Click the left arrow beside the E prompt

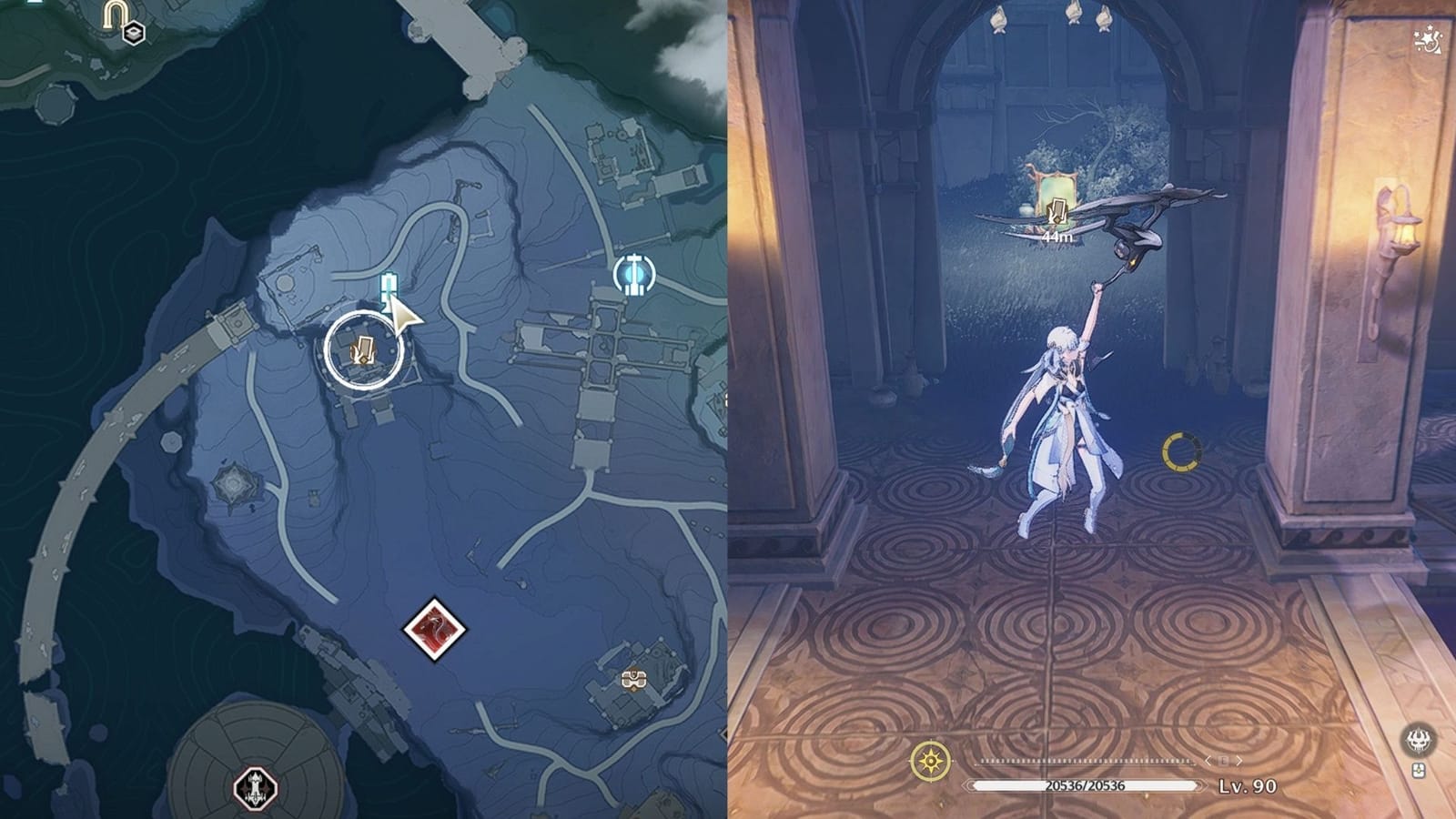click(1207, 761)
